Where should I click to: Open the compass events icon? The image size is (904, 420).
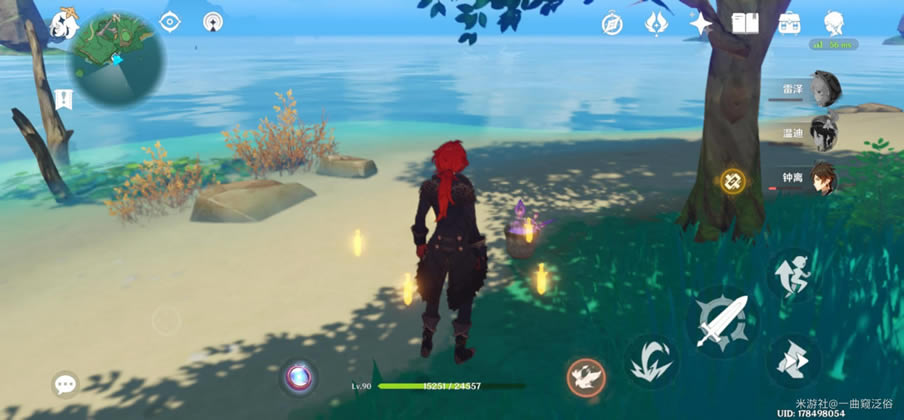click(612, 24)
